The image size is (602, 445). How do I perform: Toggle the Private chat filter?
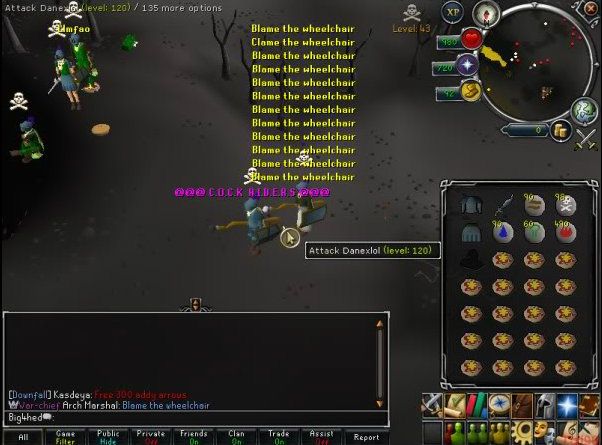(151, 437)
